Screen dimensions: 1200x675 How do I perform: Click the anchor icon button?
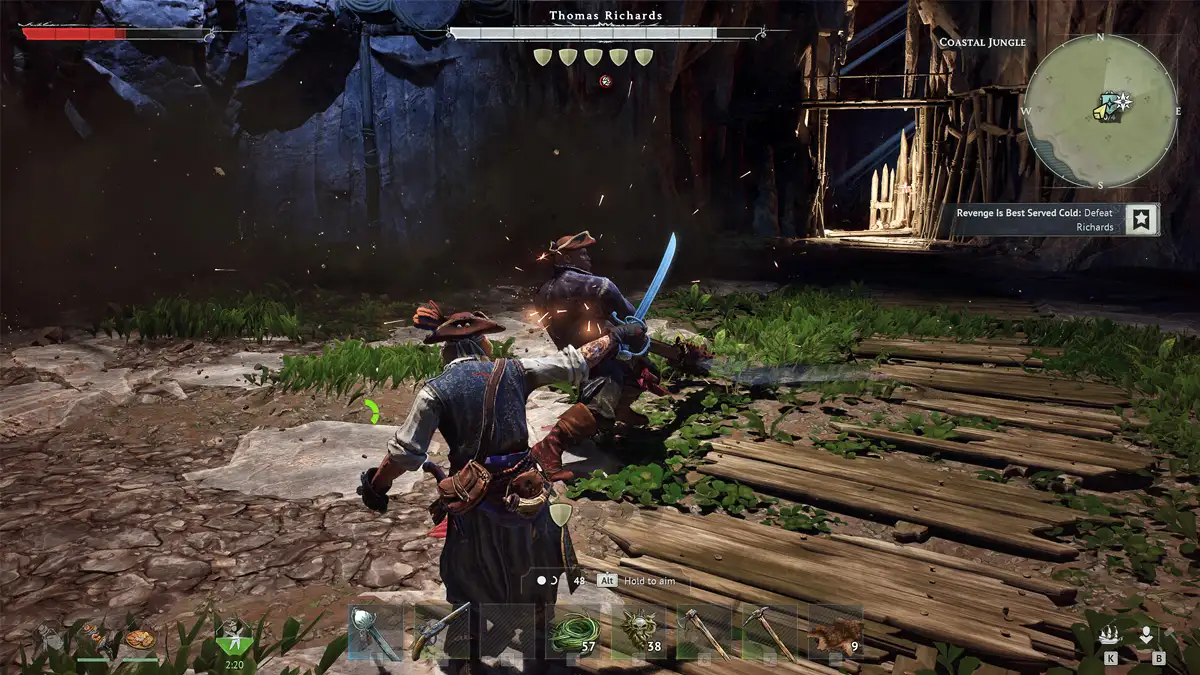(1147, 635)
